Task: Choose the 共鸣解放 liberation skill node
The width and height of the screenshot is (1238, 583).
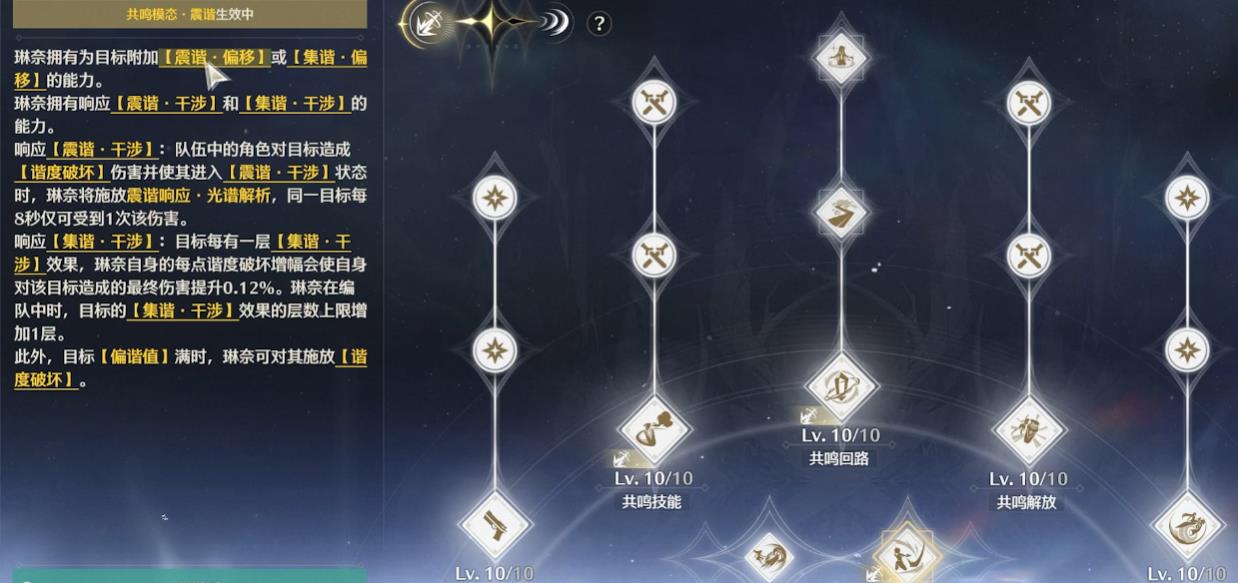Action: pos(1028,431)
